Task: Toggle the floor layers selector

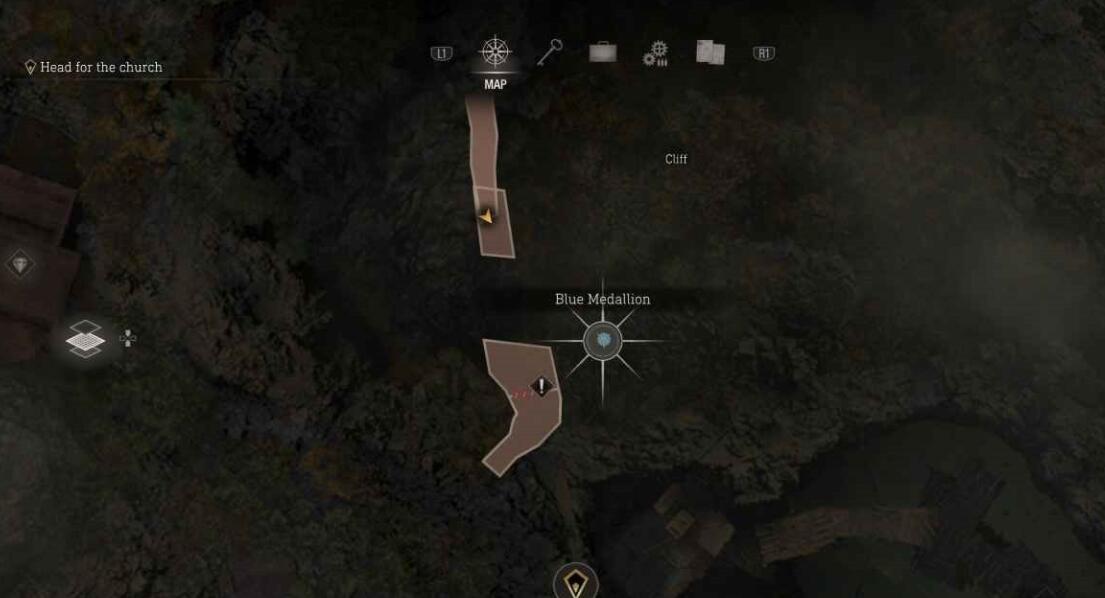Action: [x=85, y=340]
